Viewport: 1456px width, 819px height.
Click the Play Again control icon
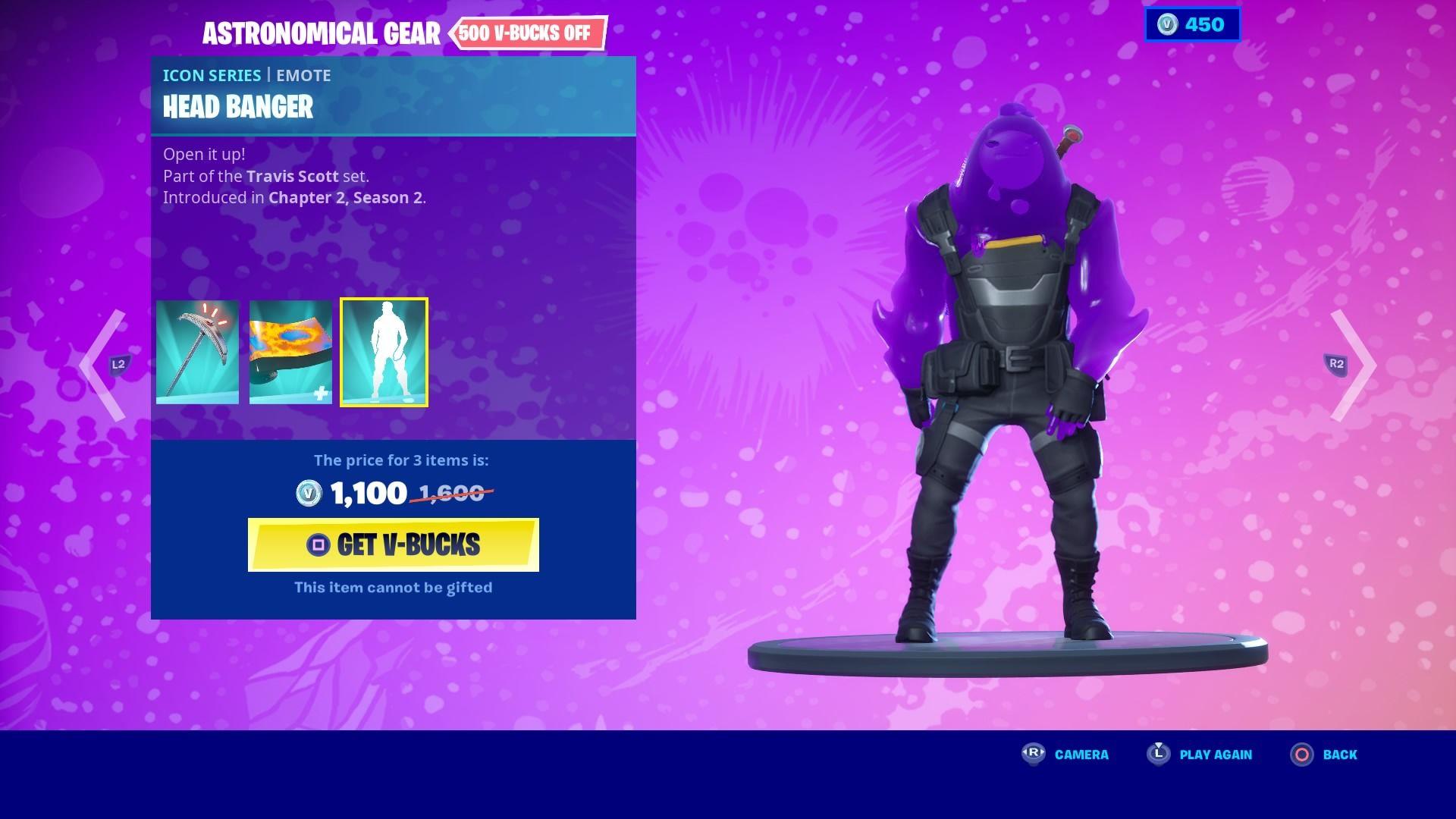coord(1156,755)
